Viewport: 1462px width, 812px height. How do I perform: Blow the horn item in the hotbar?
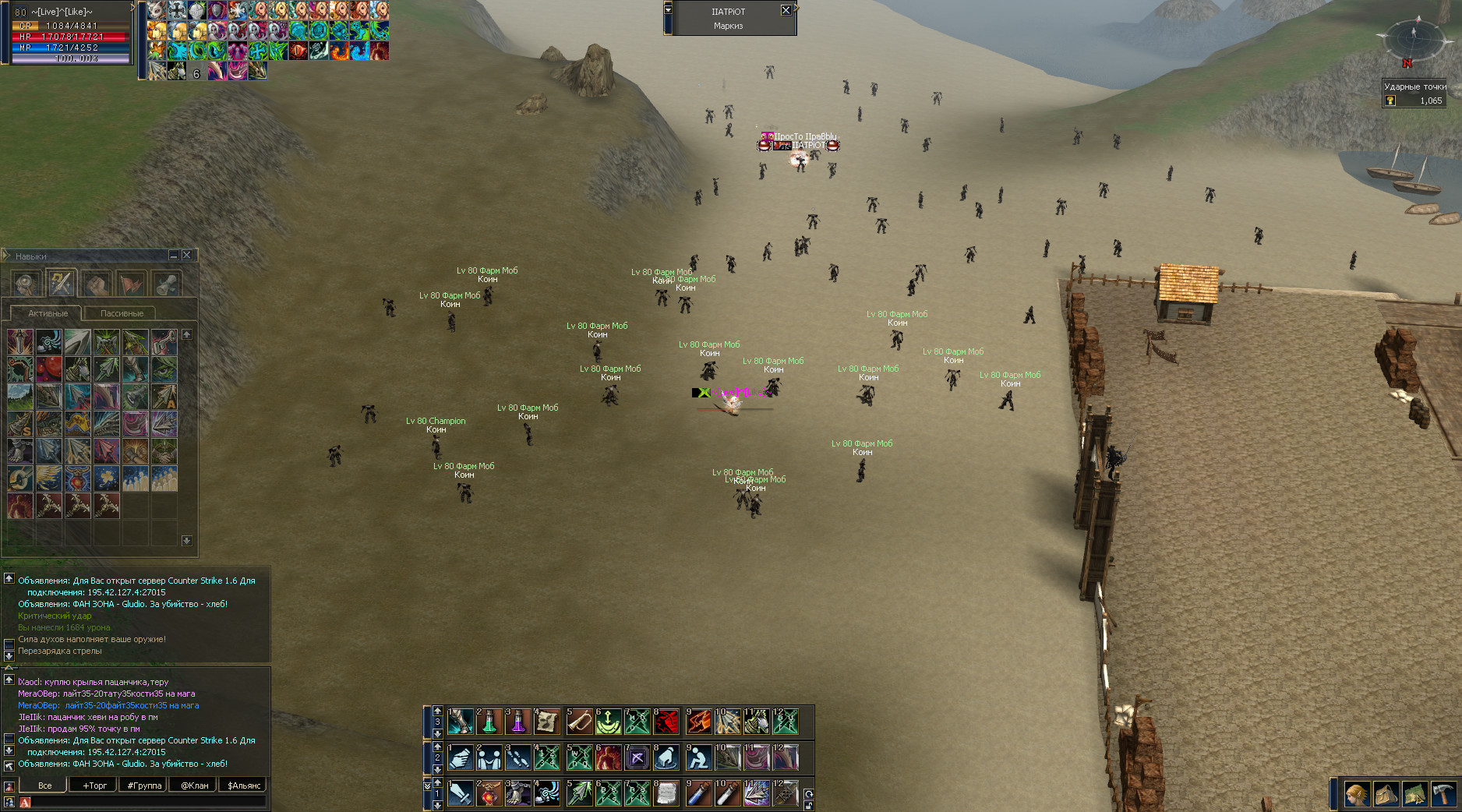click(579, 722)
